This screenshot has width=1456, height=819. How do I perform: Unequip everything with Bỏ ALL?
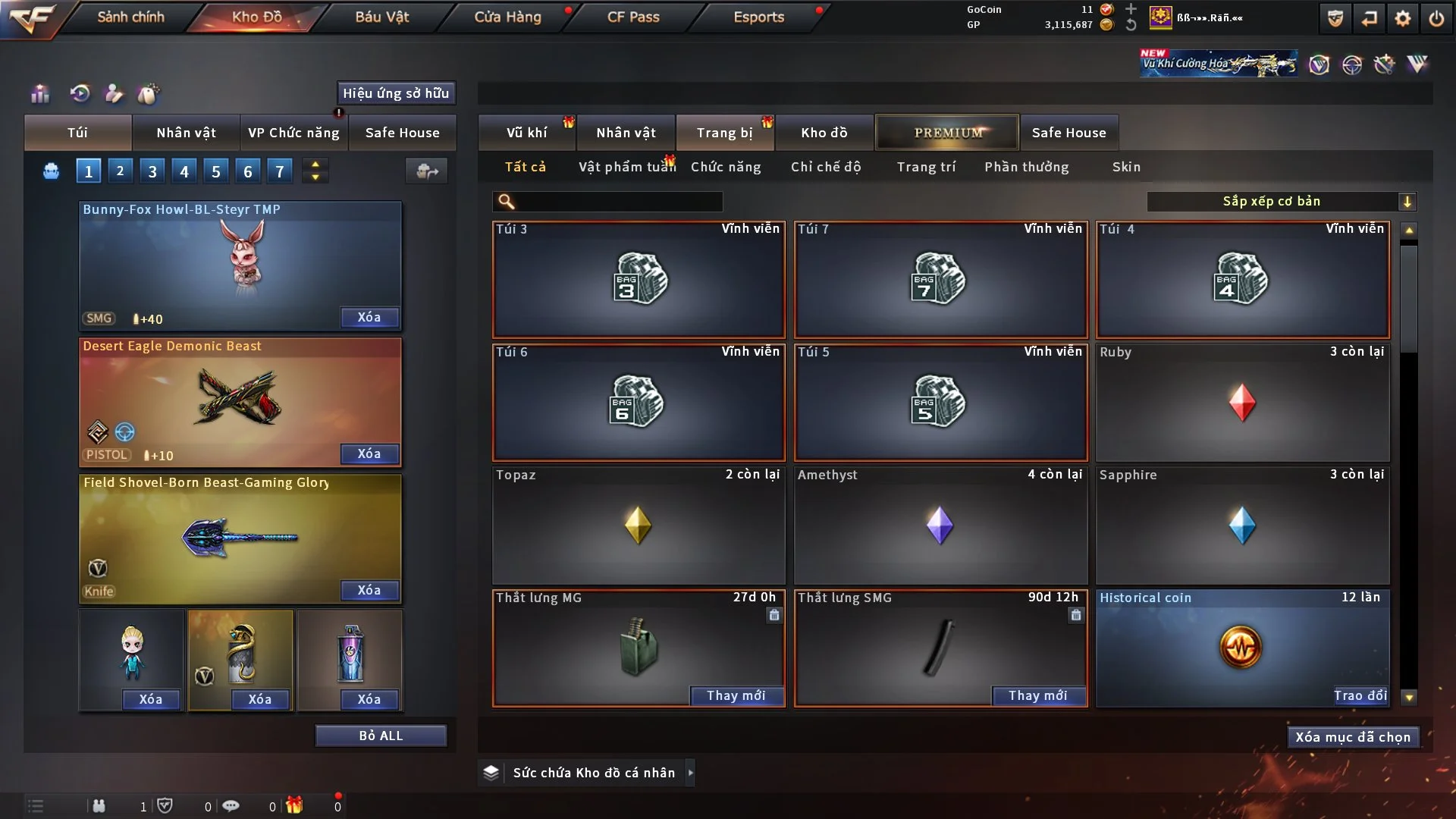click(381, 736)
